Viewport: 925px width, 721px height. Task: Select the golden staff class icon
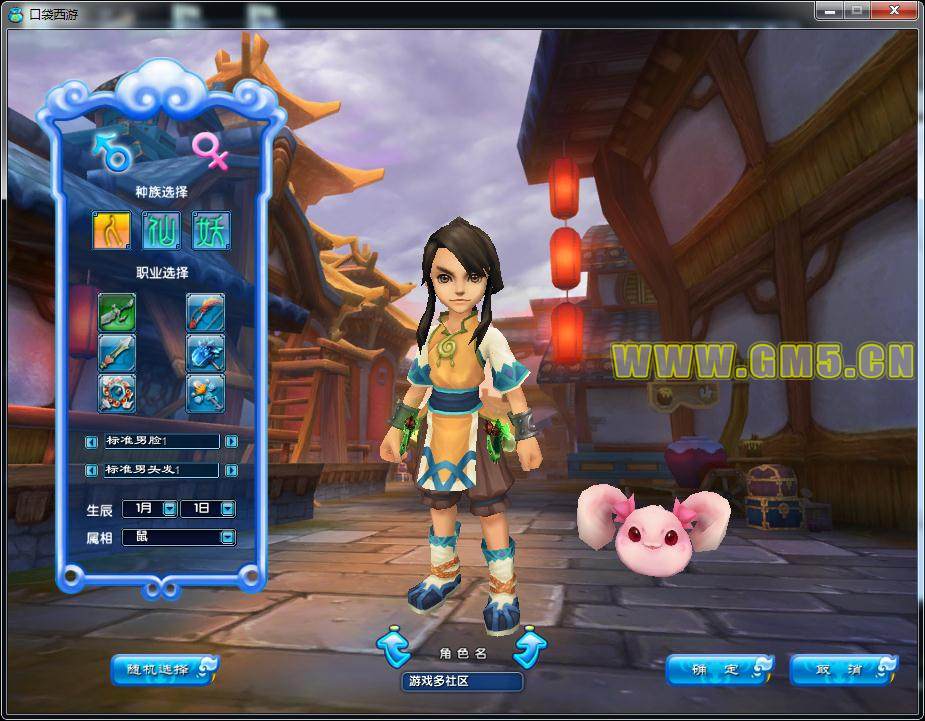[205, 393]
